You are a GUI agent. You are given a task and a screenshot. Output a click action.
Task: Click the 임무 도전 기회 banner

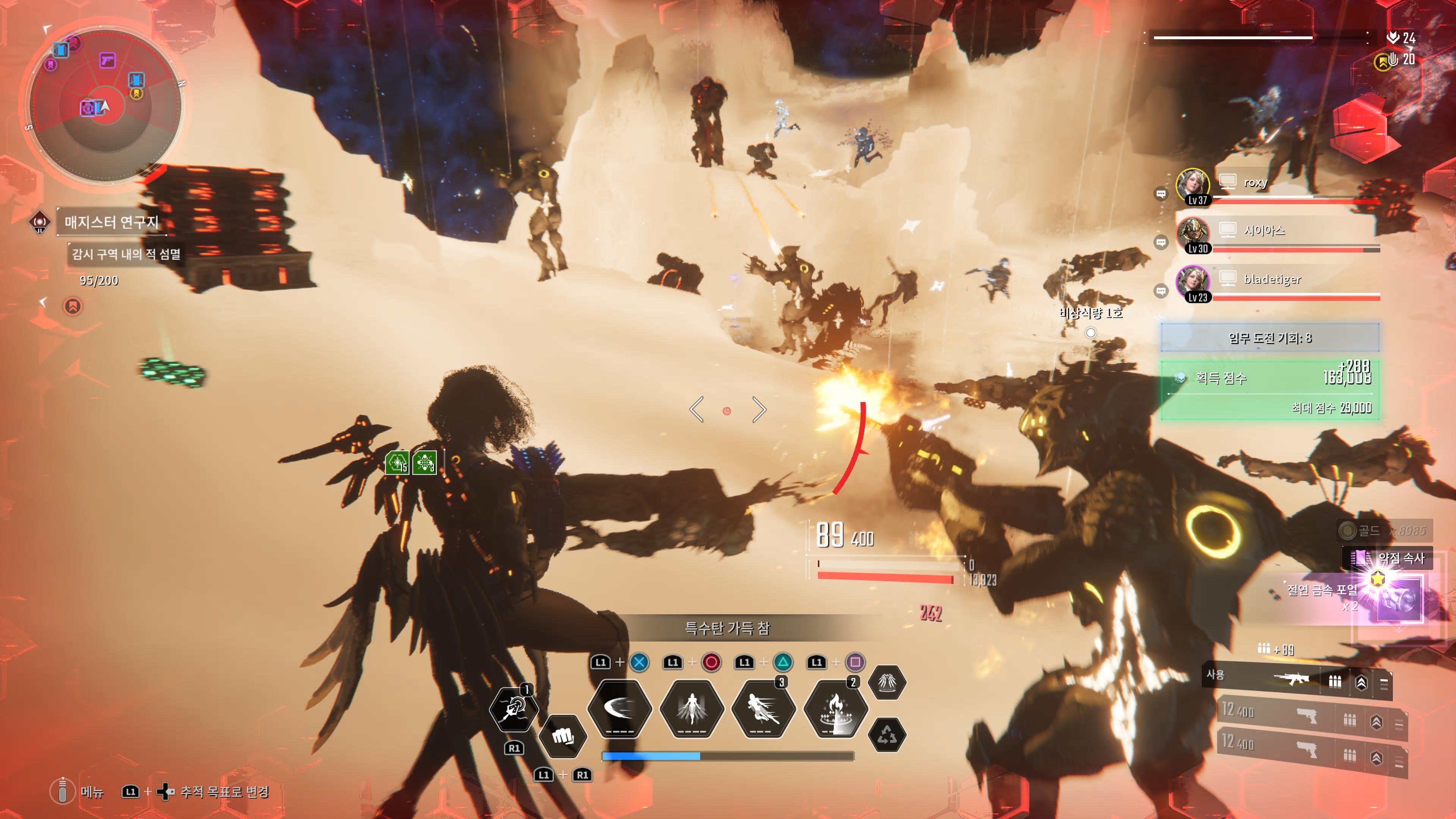point(1269,338)
